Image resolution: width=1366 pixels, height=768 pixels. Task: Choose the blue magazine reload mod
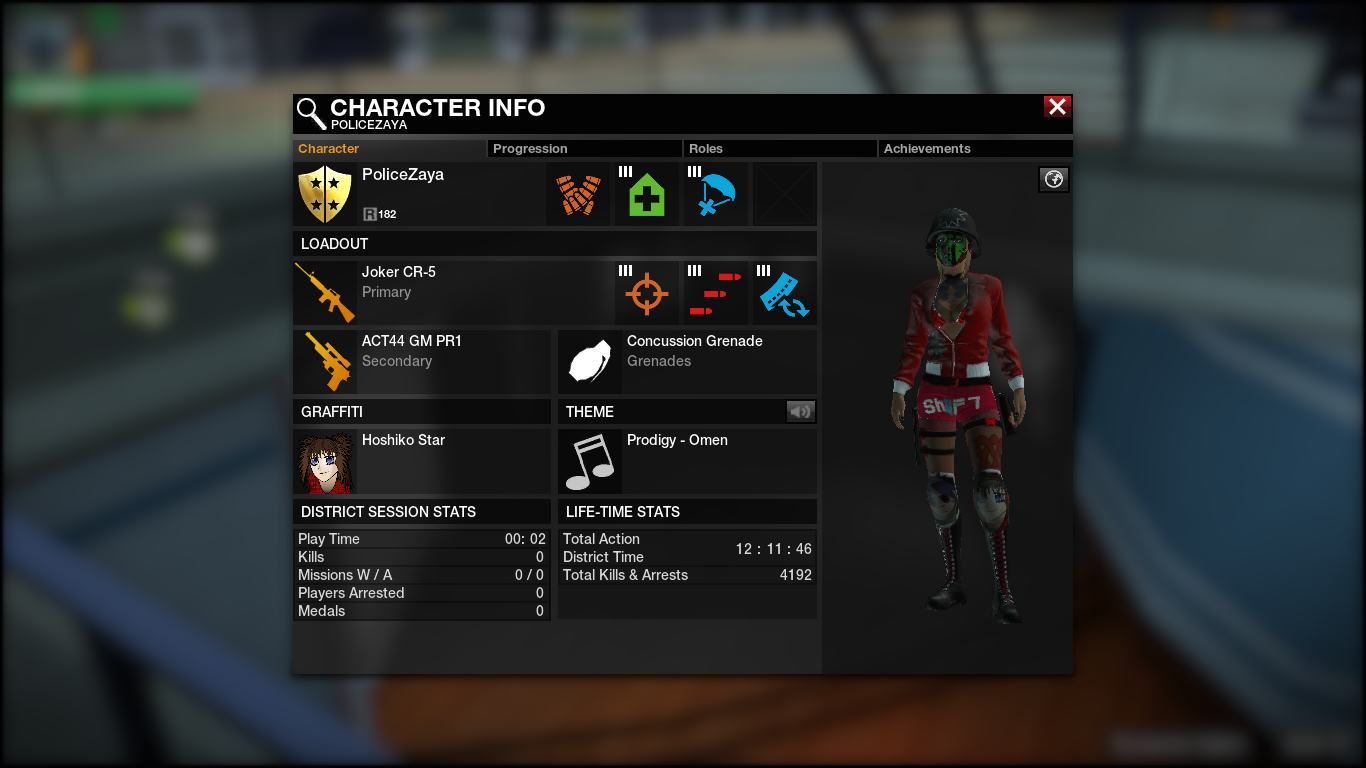point(784,293)
